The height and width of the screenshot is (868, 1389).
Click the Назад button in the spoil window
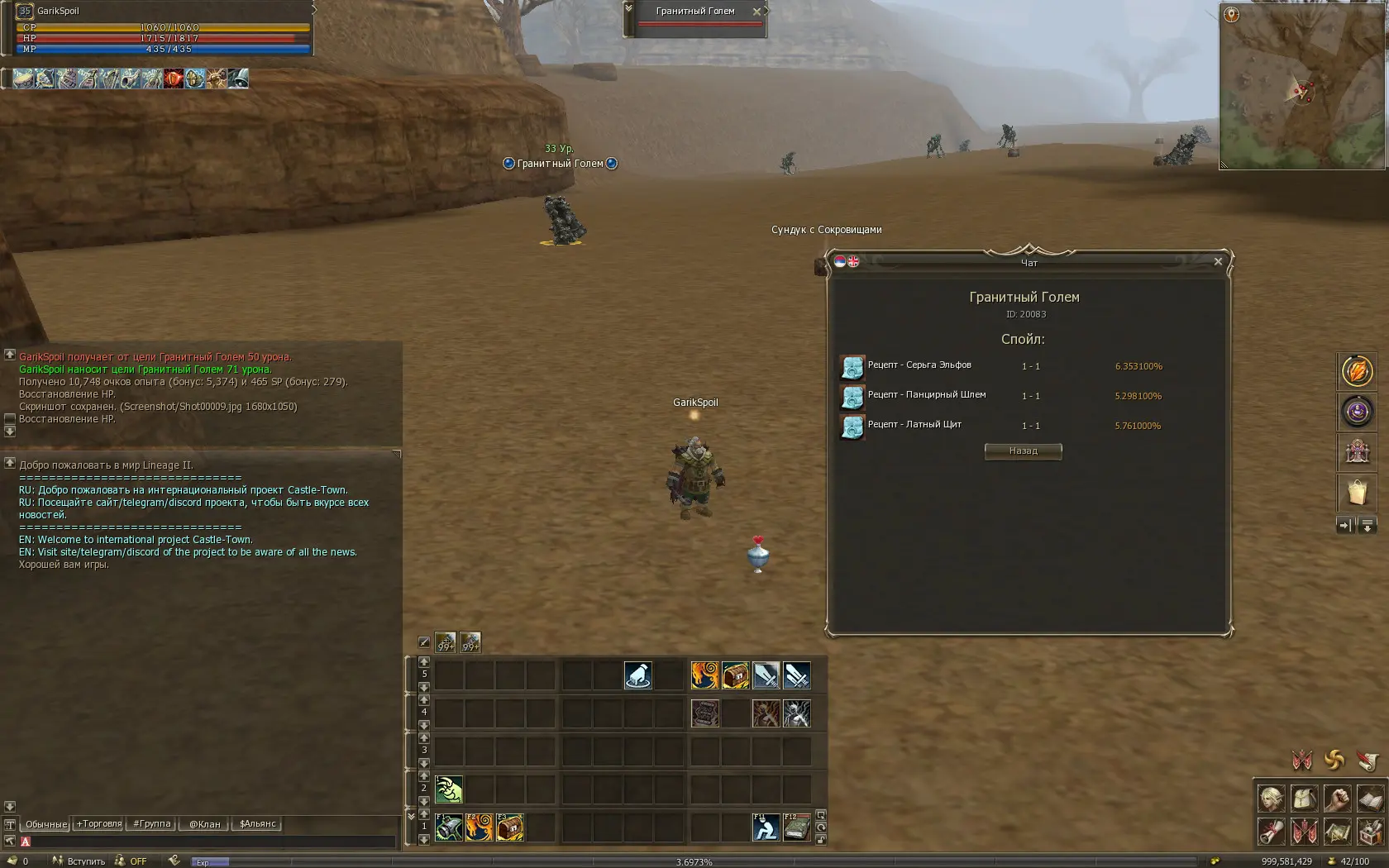coord(1023,451)
